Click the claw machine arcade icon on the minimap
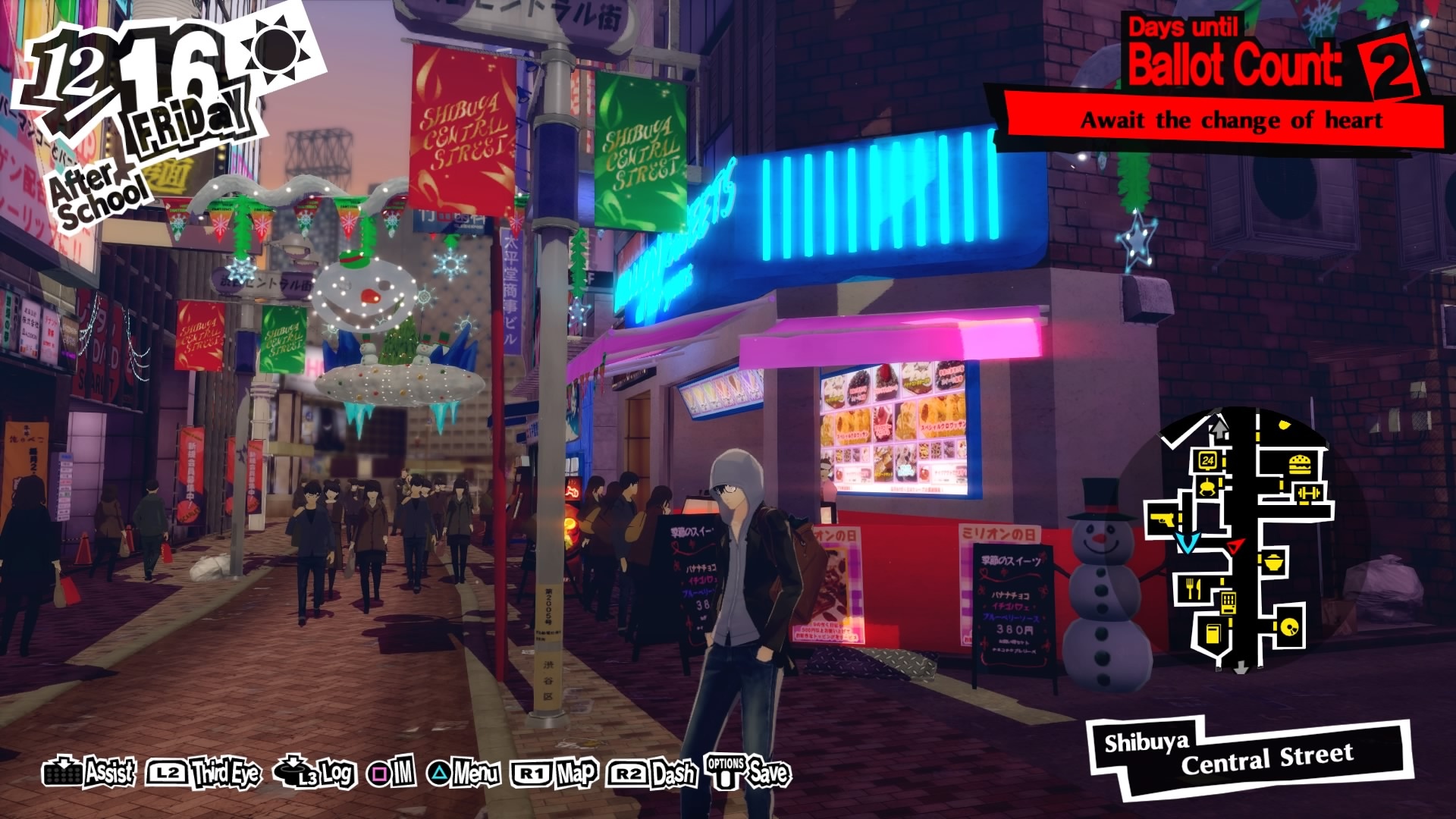Image resolution: width=1456 pixels, height=819 pixels. coord(1208,488)
